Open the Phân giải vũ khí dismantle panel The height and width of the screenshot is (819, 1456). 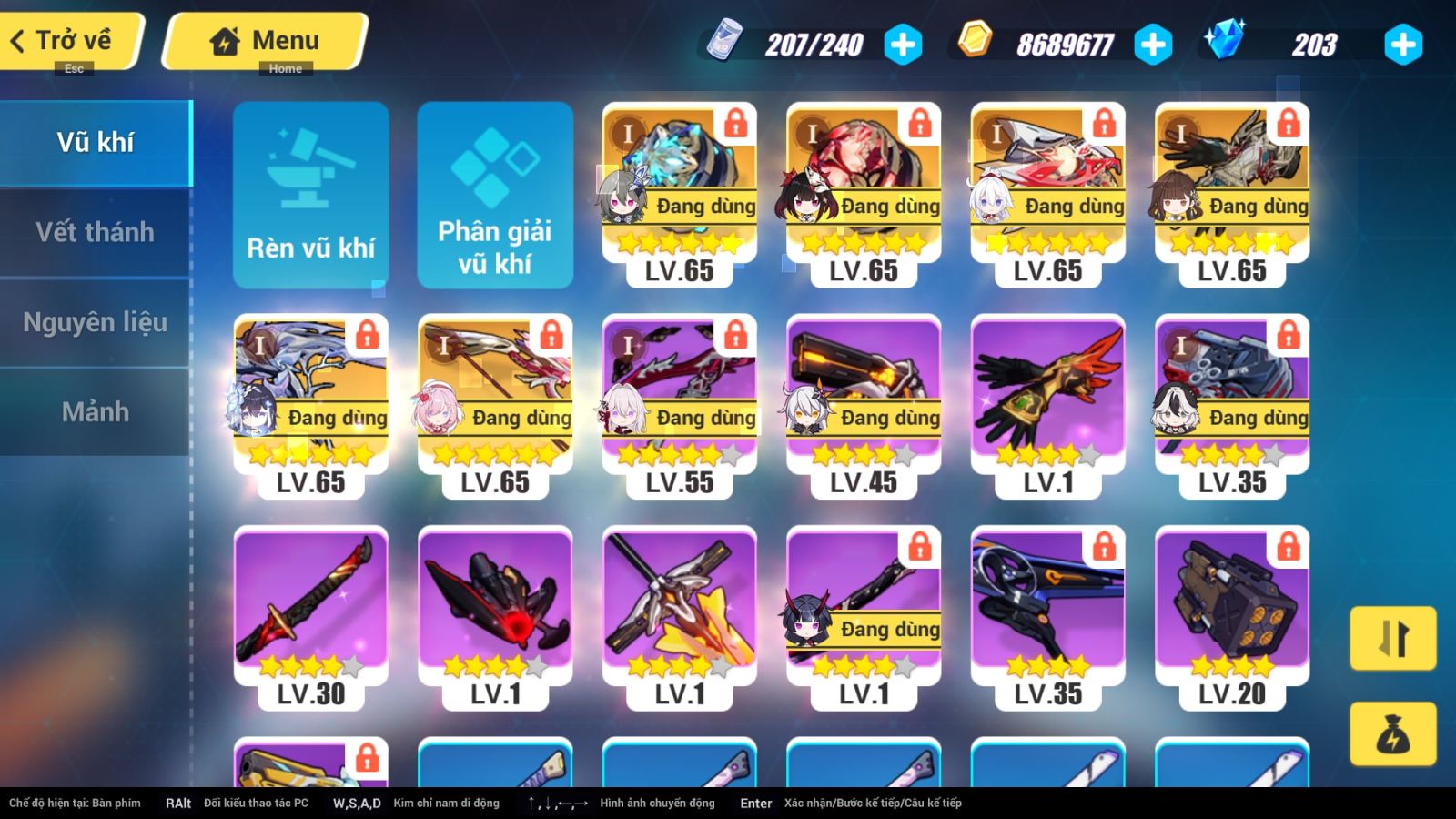[x=495, y=194]
